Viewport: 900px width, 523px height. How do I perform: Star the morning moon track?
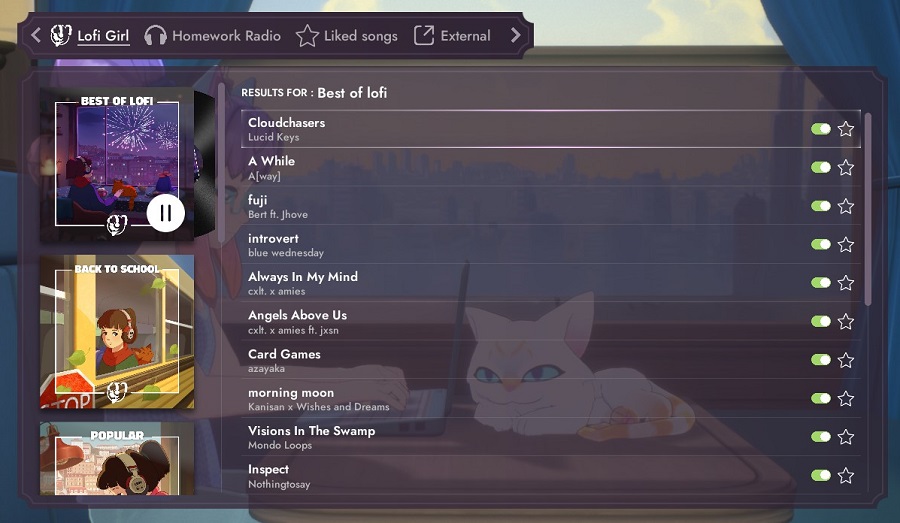(846, 399)
